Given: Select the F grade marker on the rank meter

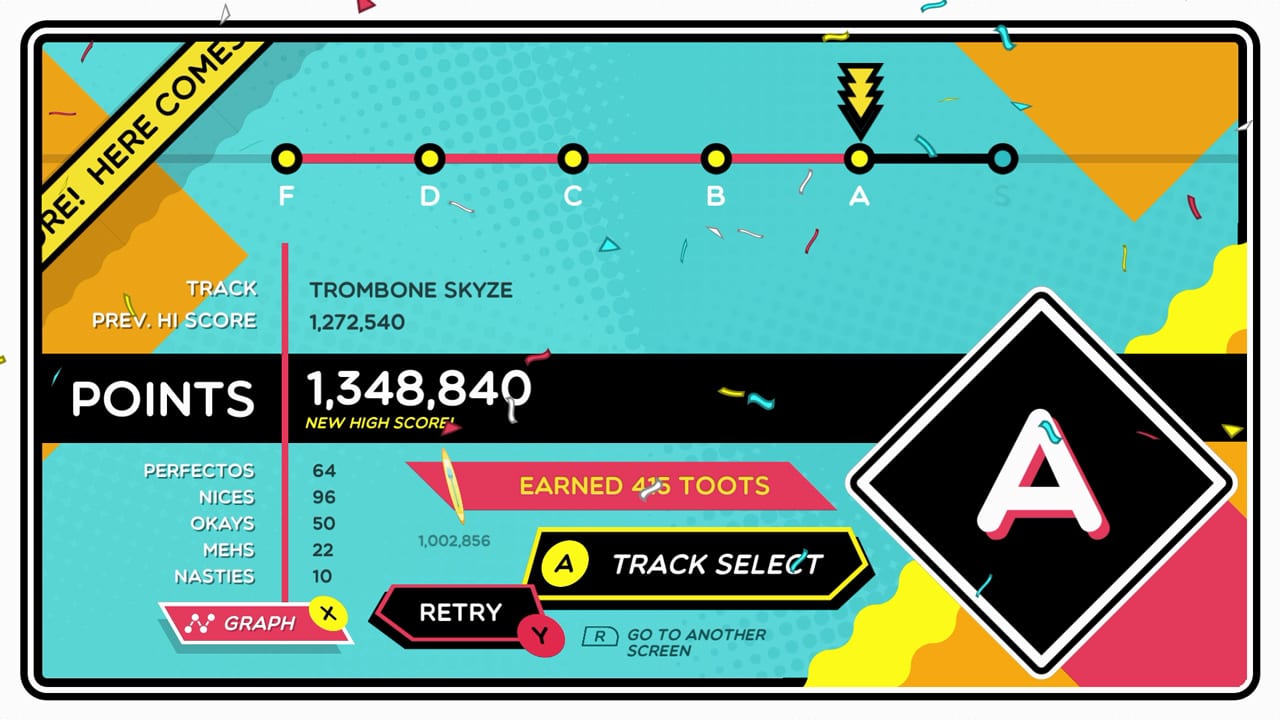Looking at the screenshot, I should pyautogui.click(x=288, y=157).
